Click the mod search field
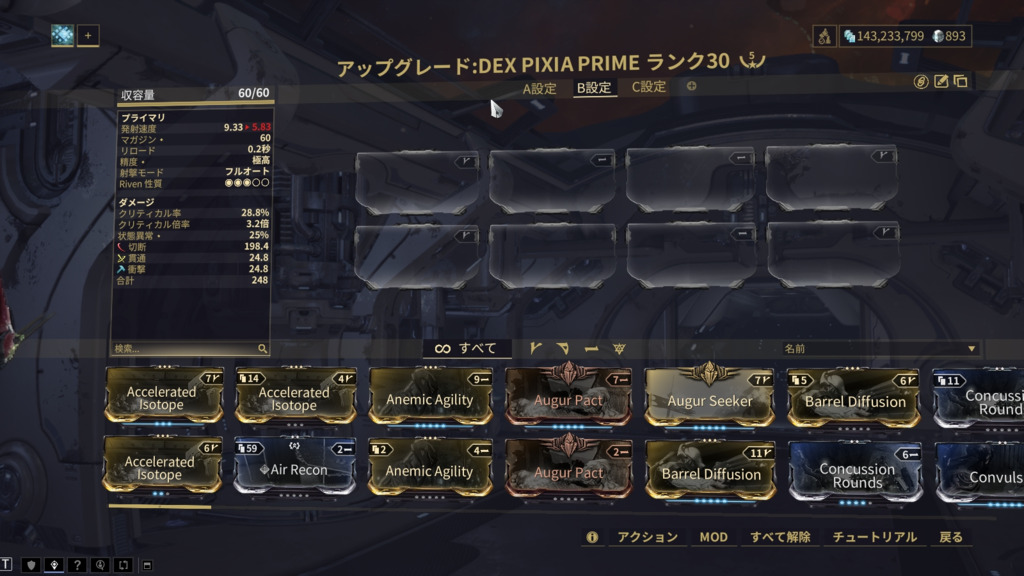 [x=185, y=349]
